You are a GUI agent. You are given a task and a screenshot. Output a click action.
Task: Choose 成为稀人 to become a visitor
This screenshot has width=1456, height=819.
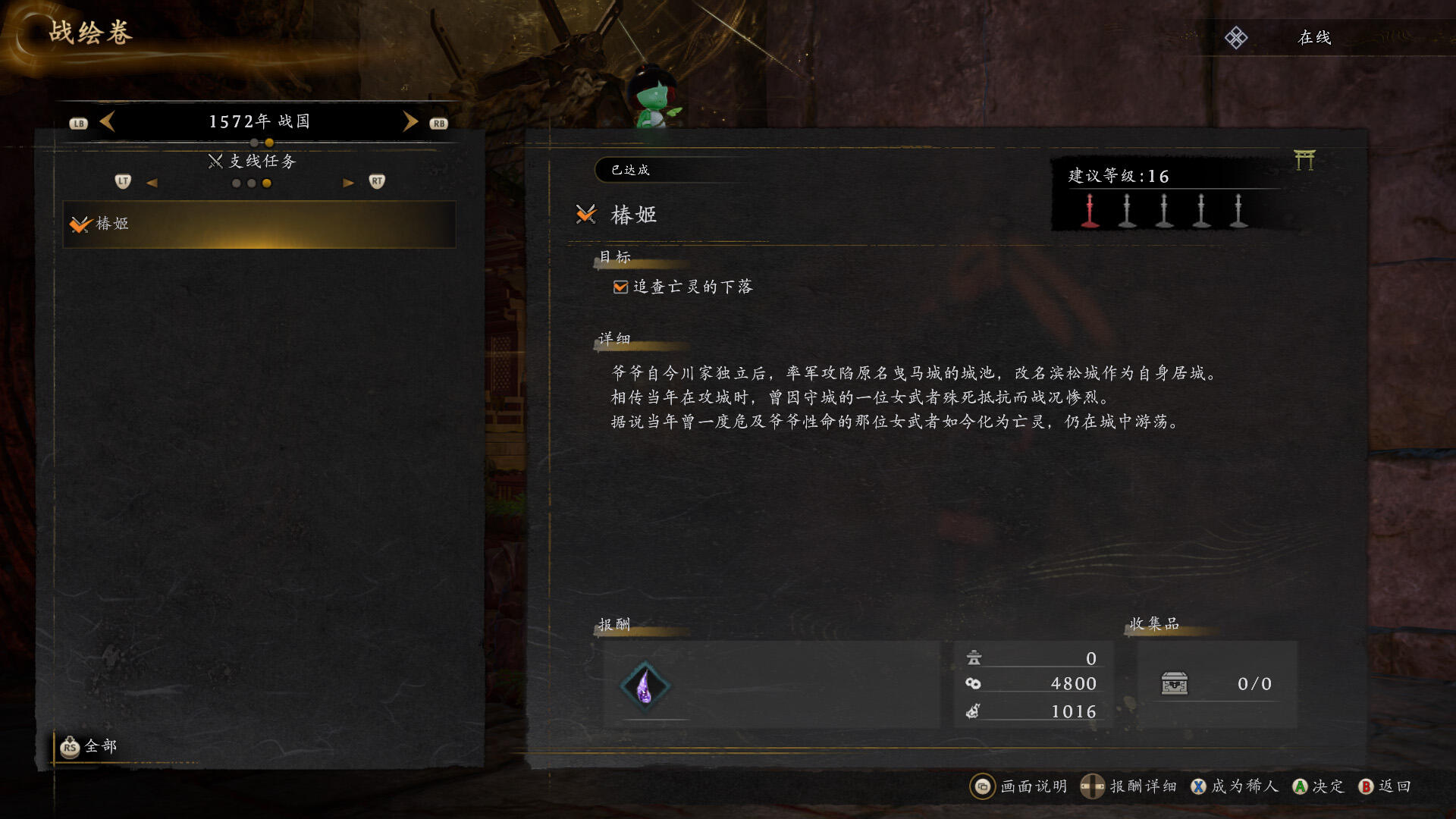(x=1235, y=786)
